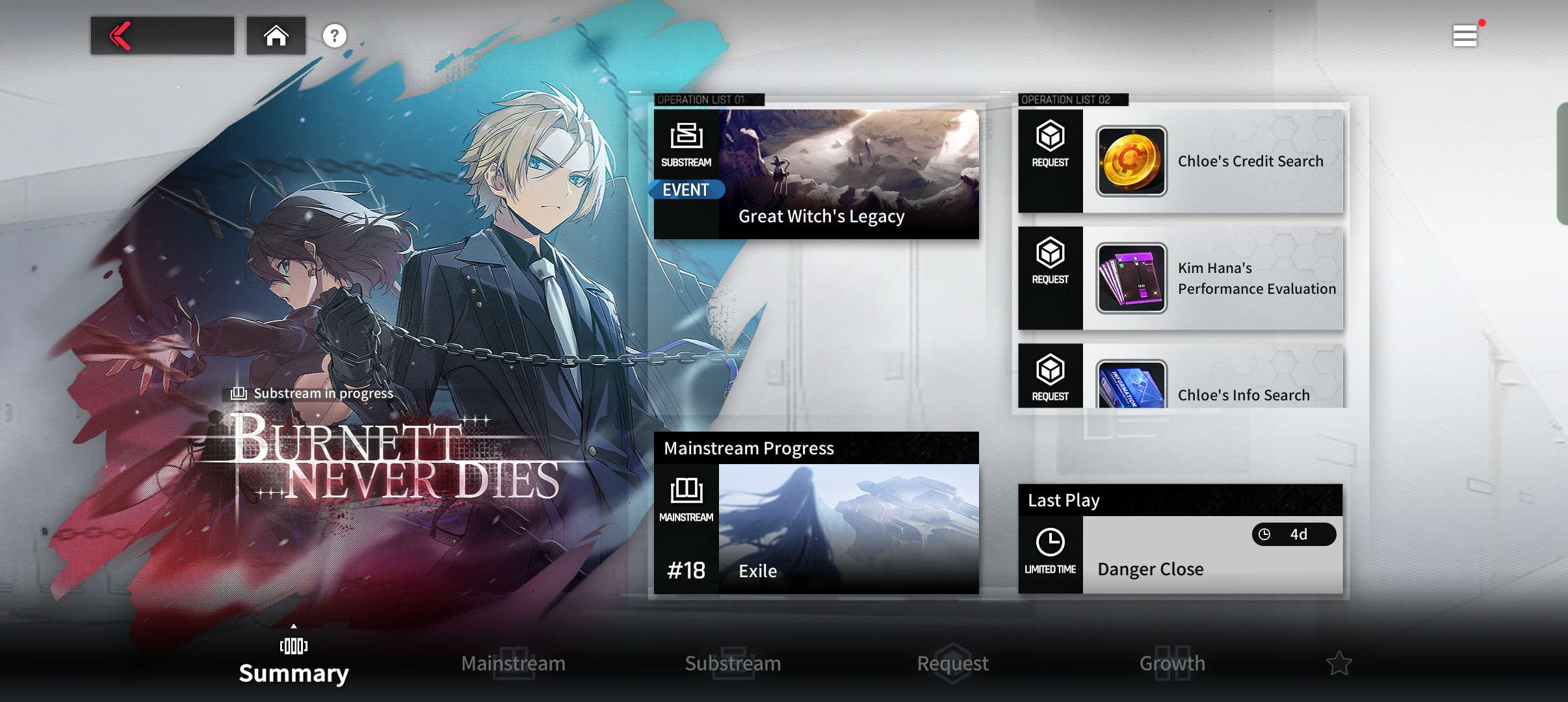The image size is (1568, 702).
Task: Open the Great Witch's Legacy event
Action: tap(817, 174)
